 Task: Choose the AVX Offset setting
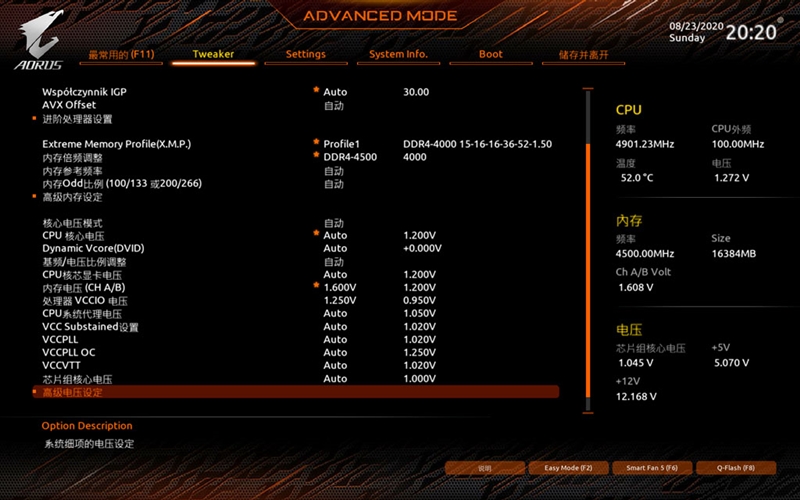pos(69,105)
